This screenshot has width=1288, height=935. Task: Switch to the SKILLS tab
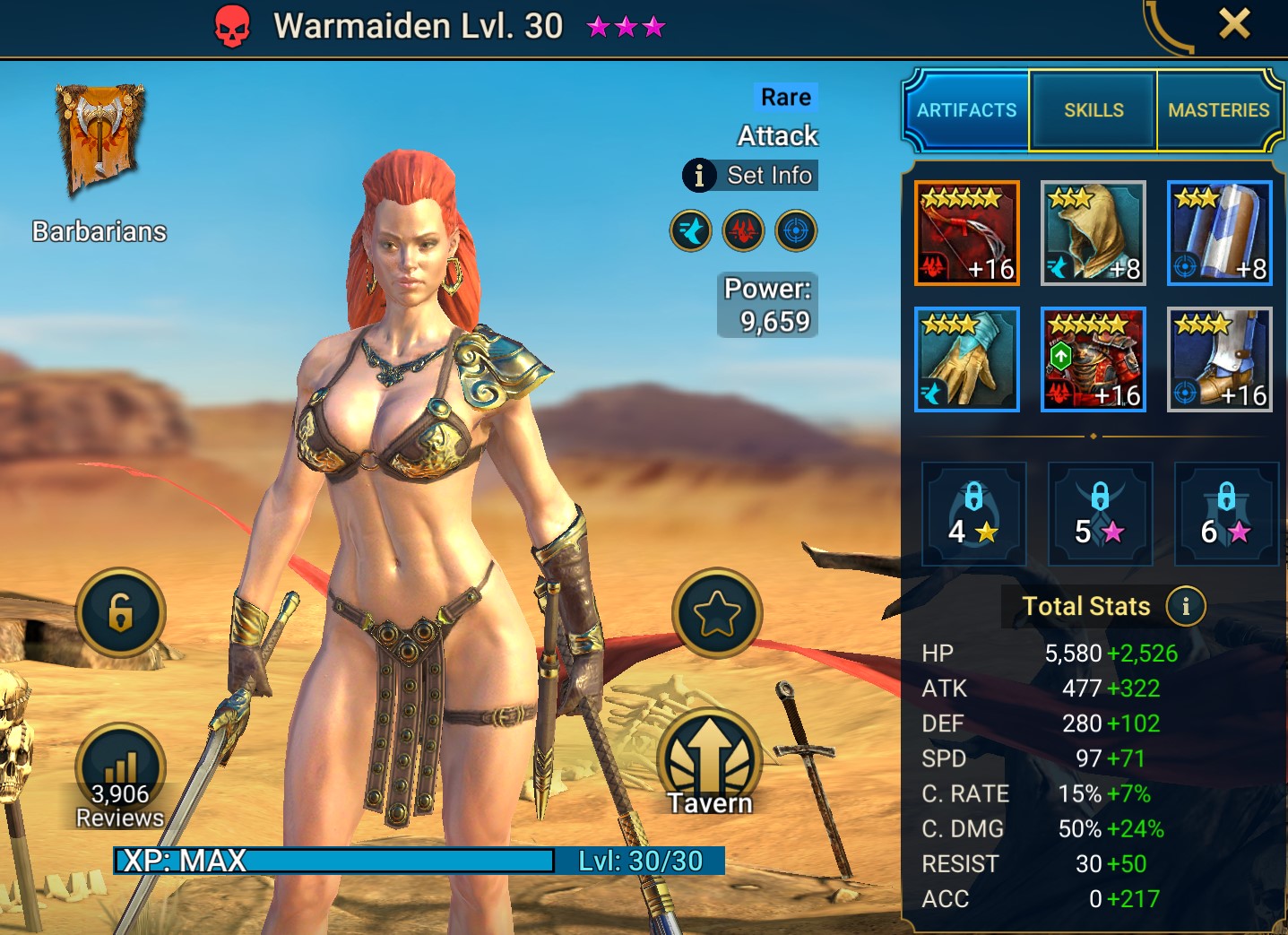click(x=1093, y=110)
